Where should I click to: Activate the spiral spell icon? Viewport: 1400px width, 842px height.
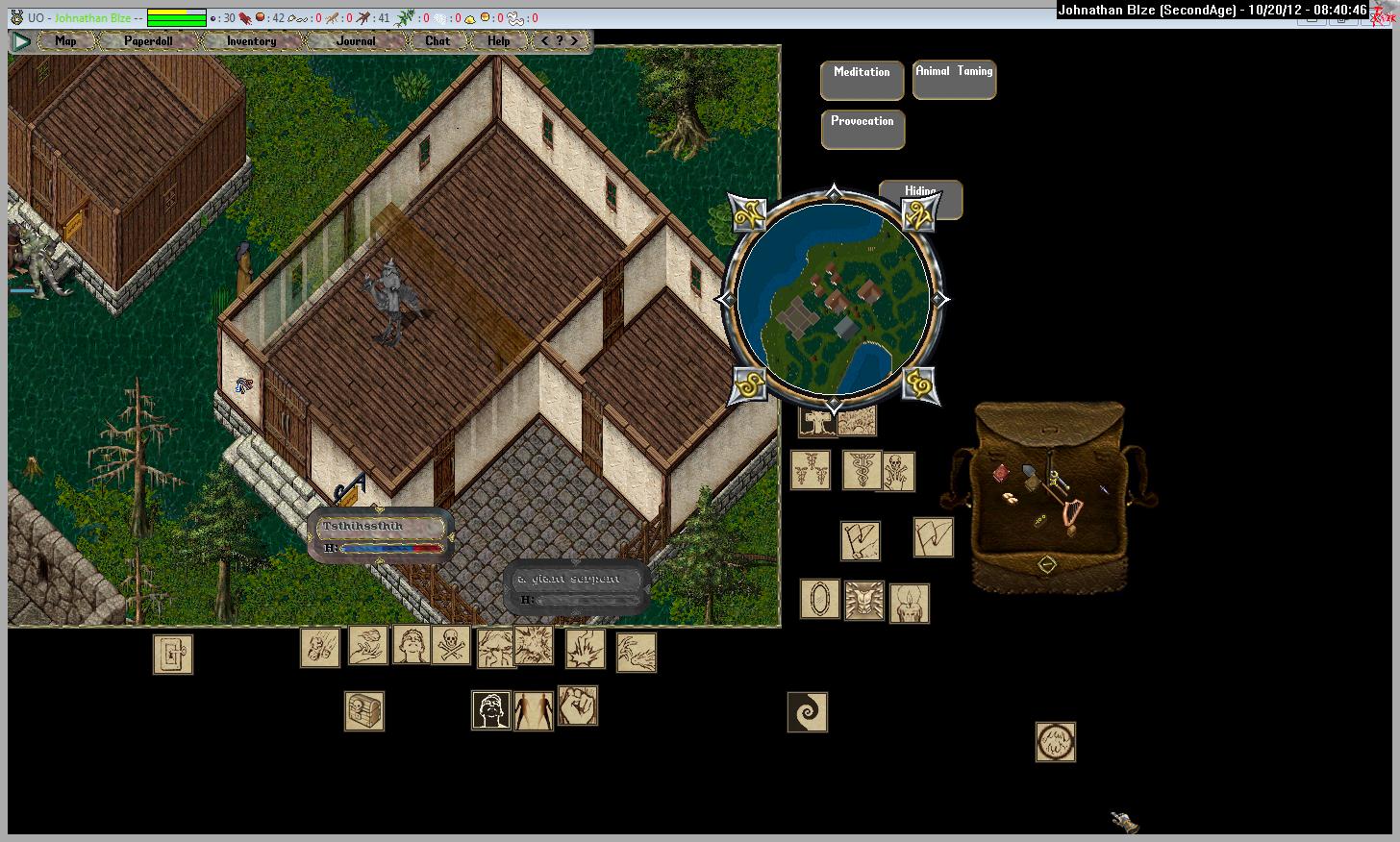pyautogui.click(x=807, y=712)
